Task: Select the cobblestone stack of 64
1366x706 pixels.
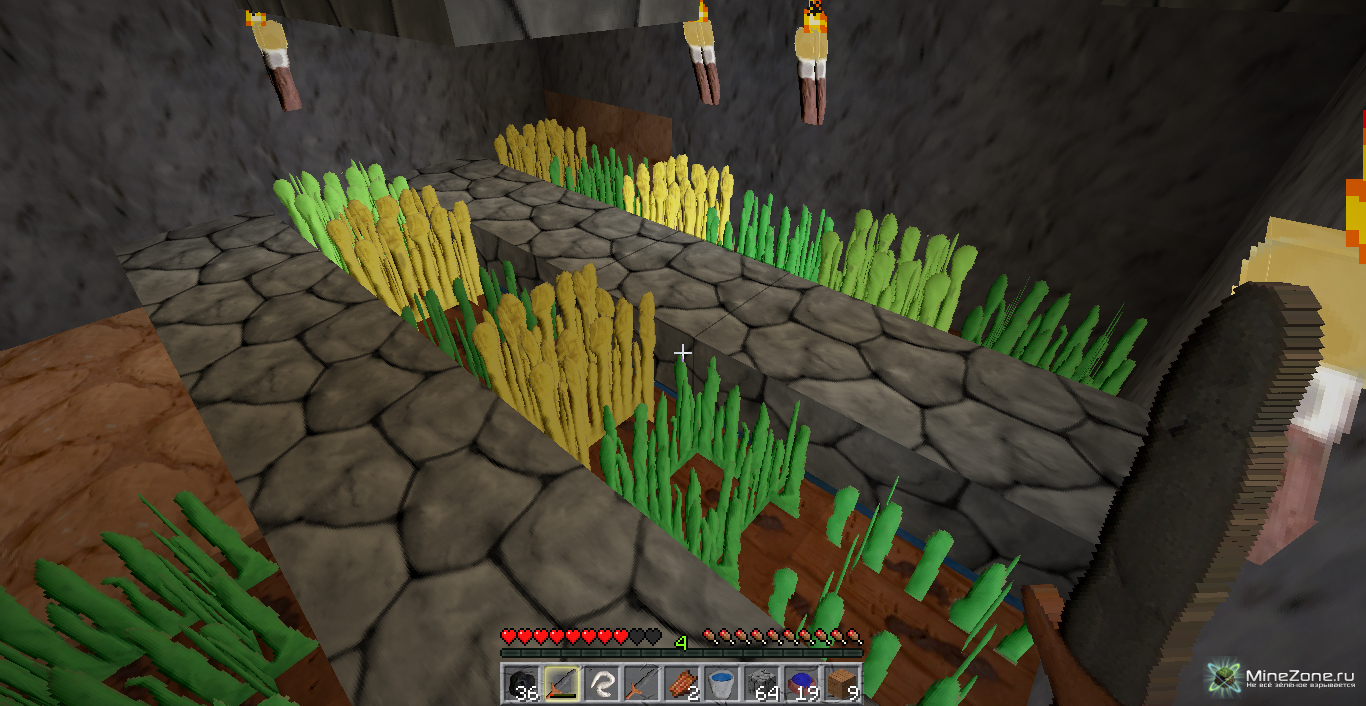Action: (x=761, y=684)
